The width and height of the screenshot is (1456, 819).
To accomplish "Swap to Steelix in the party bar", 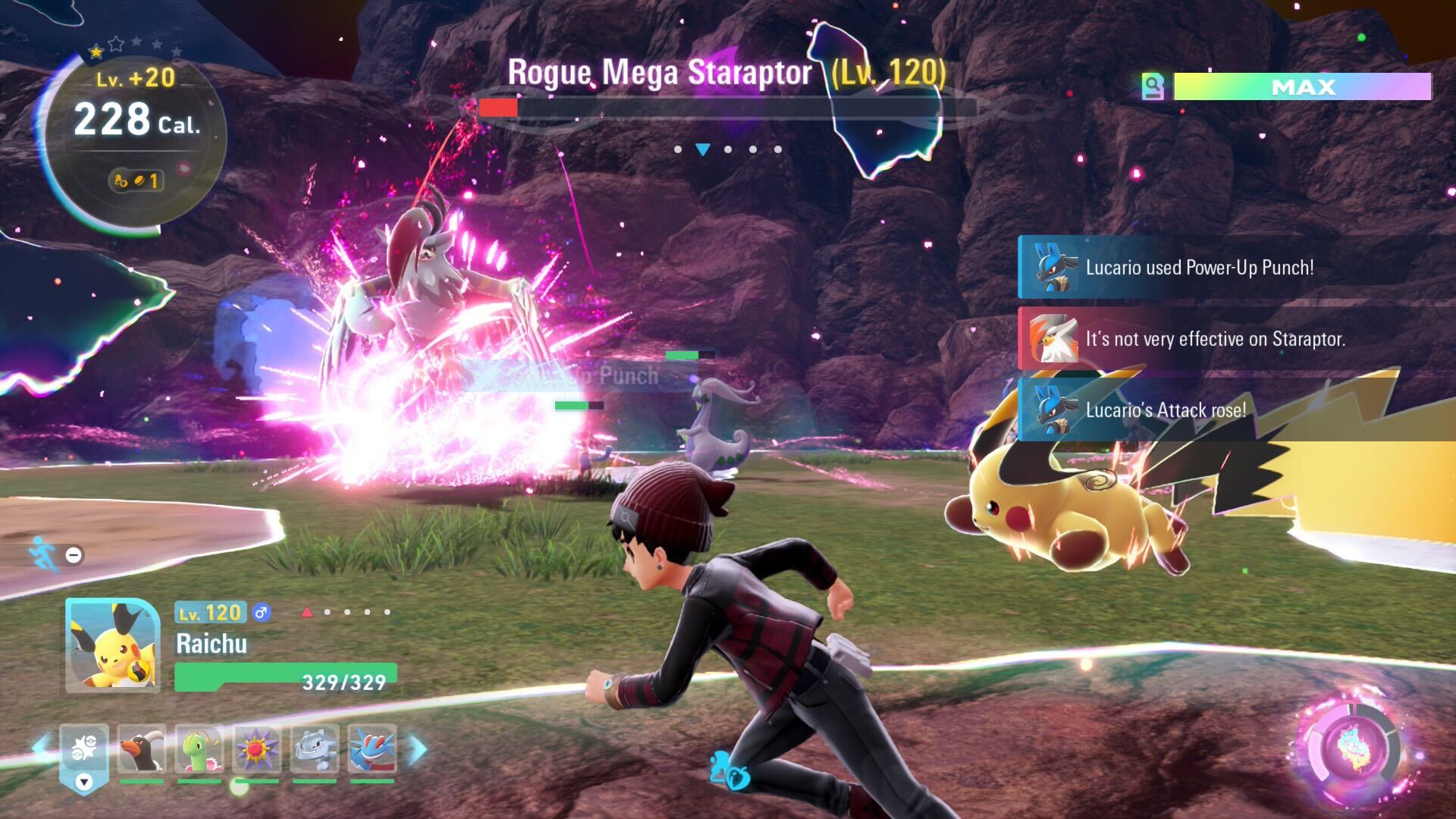I will (315, 748).
